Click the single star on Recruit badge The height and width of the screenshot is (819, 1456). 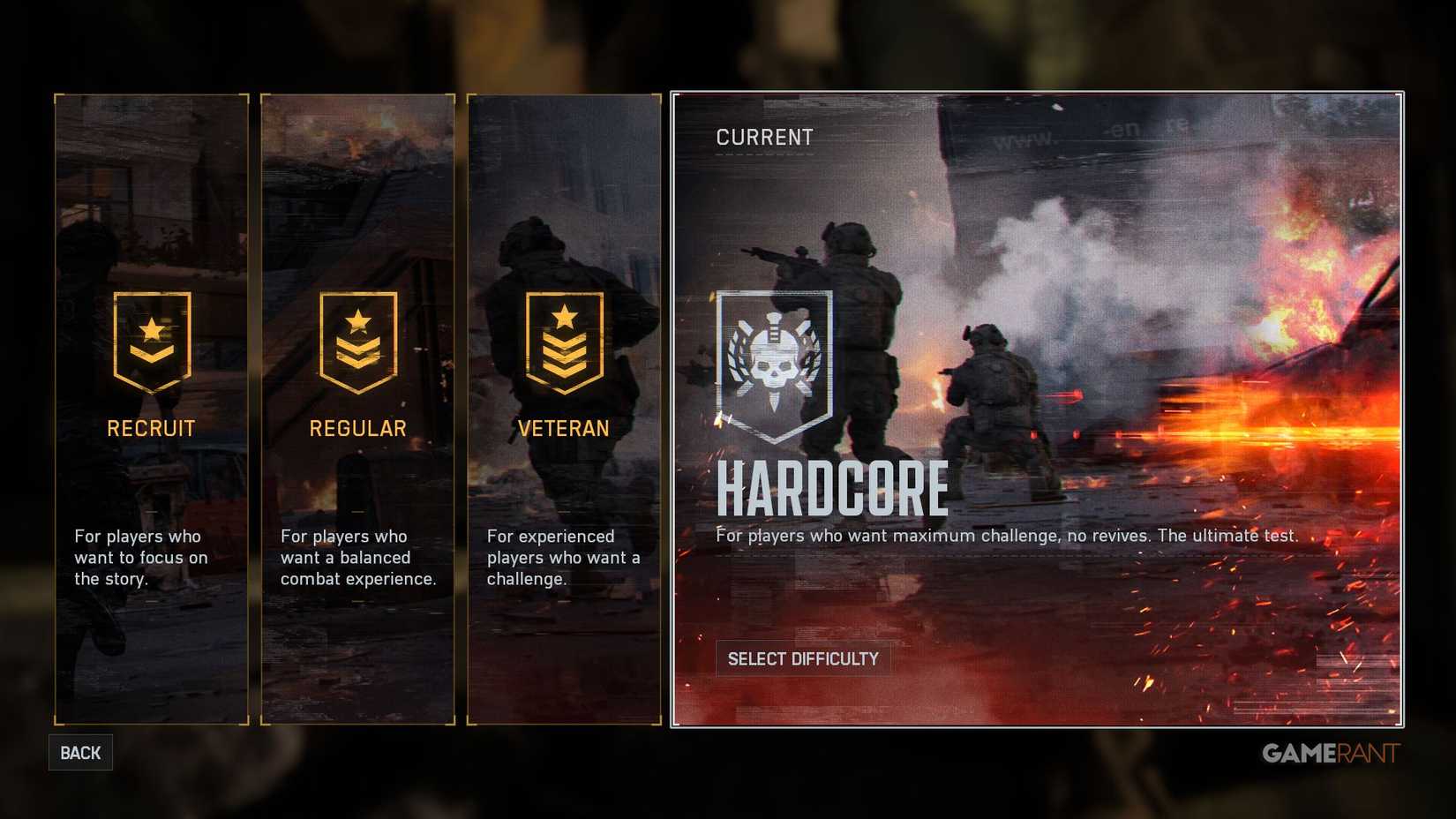[x=151, y=328]
